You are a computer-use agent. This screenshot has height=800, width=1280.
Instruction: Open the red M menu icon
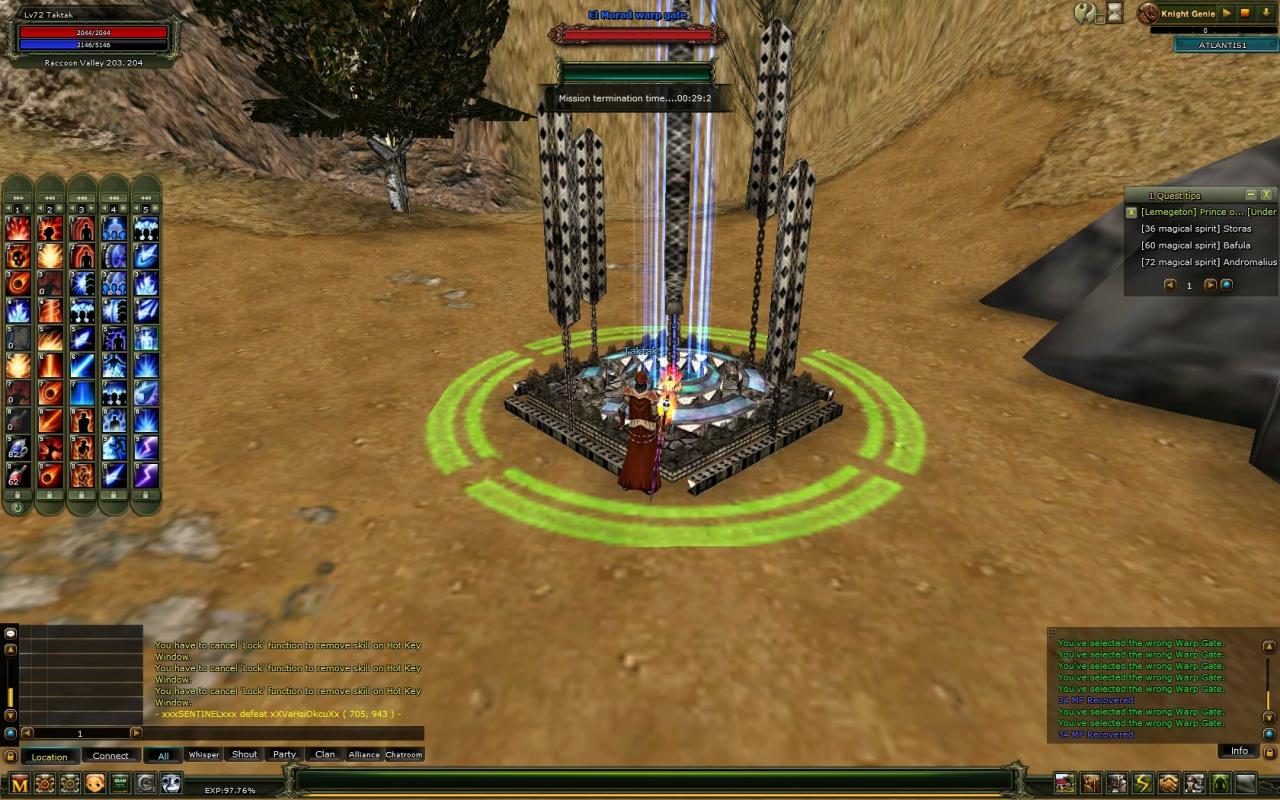pos(20,784)
